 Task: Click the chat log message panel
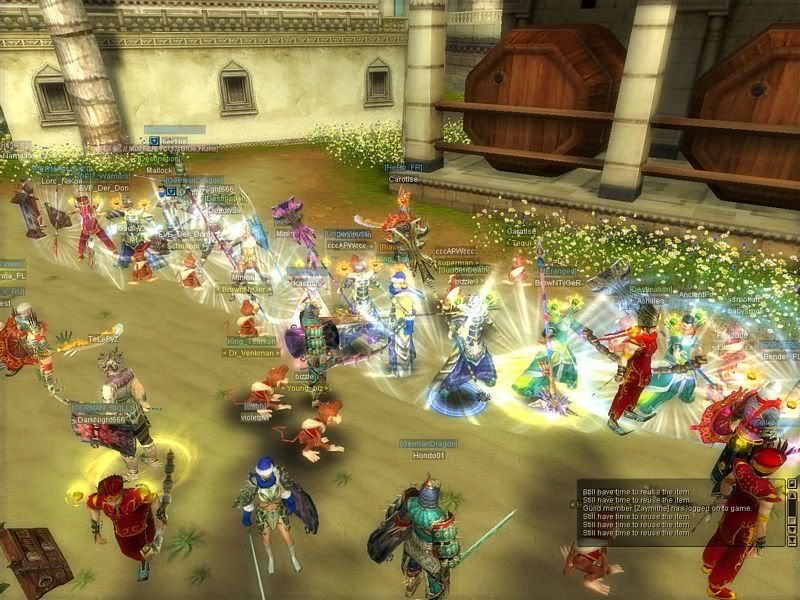point(670,512)
